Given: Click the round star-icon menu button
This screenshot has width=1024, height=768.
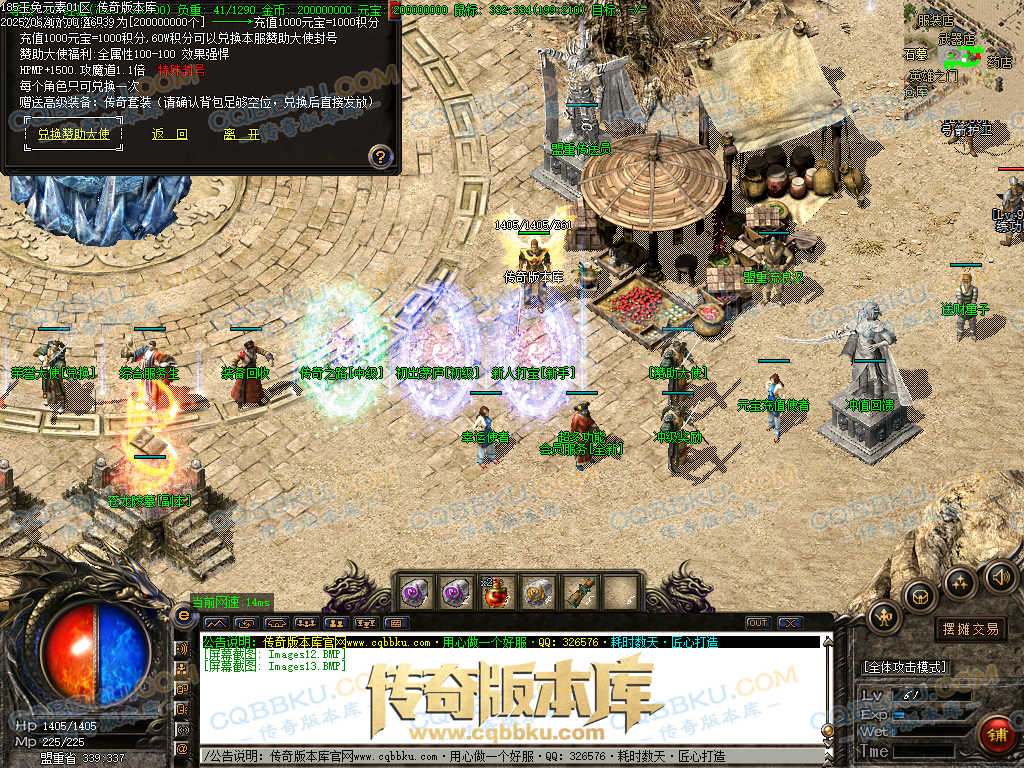Looking at the screenshot, I should (960, 581).
